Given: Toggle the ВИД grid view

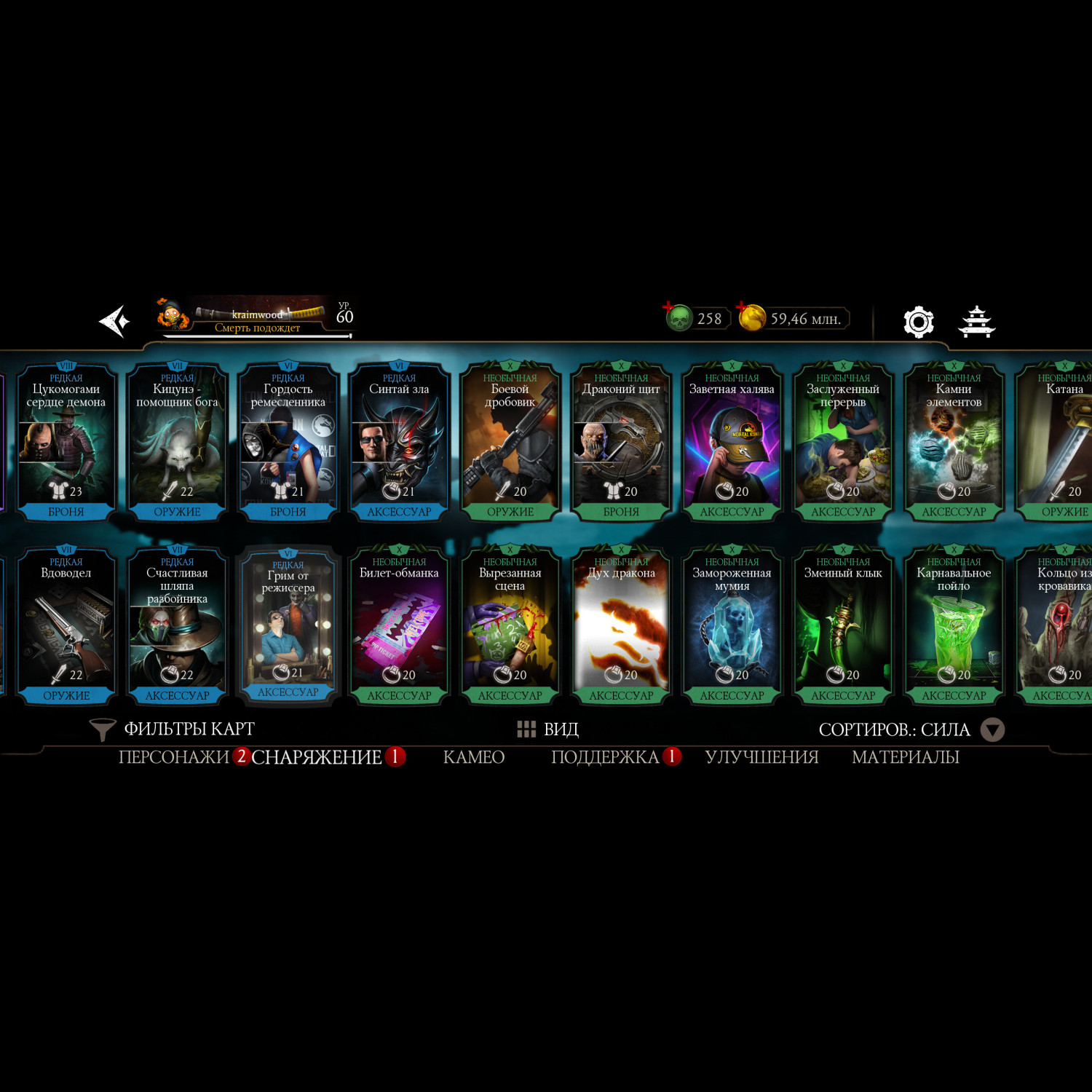Looking at the screenshot, I should [547, 729].
